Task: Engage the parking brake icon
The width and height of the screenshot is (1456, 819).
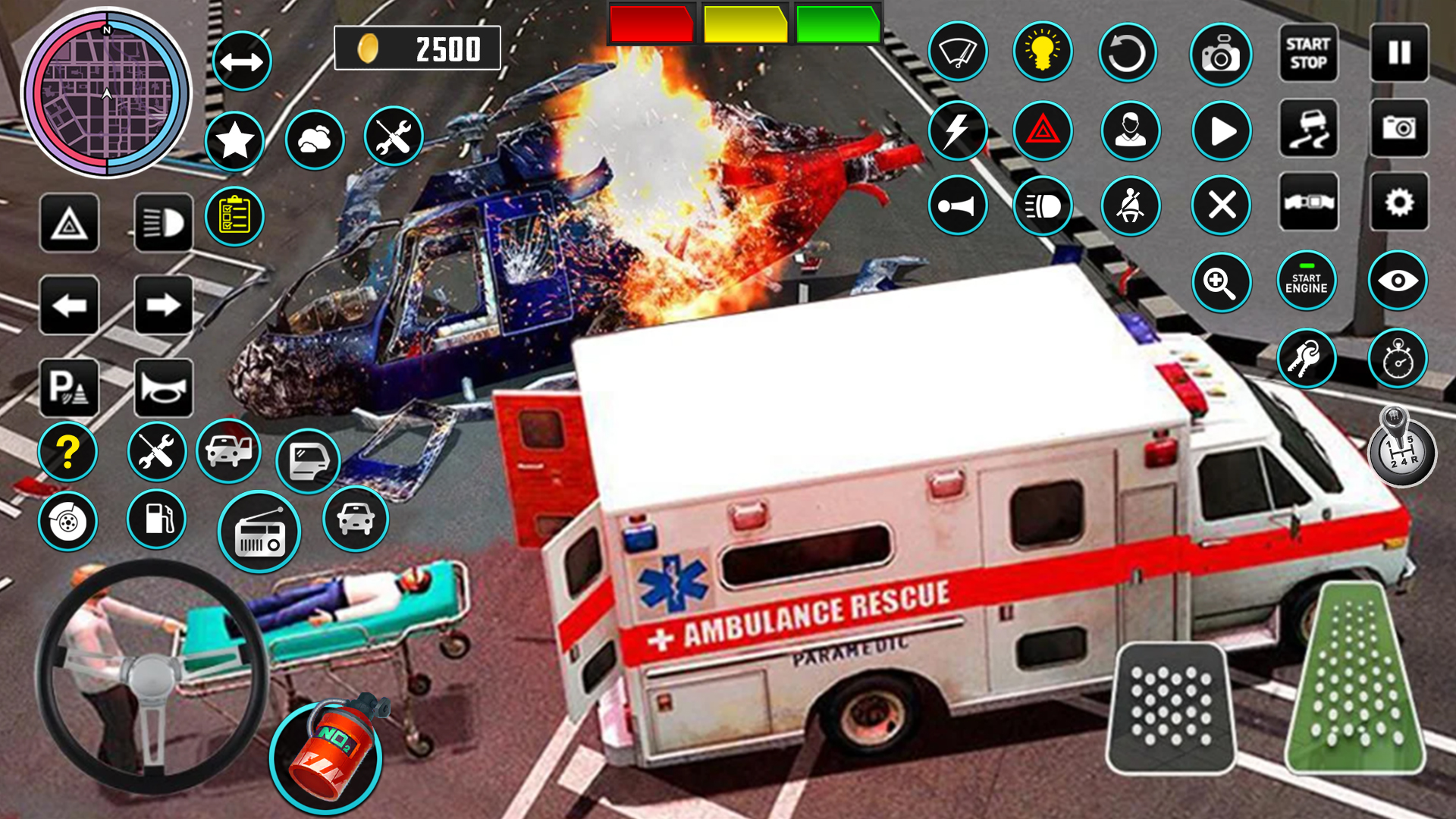Action: click(68, 388)
